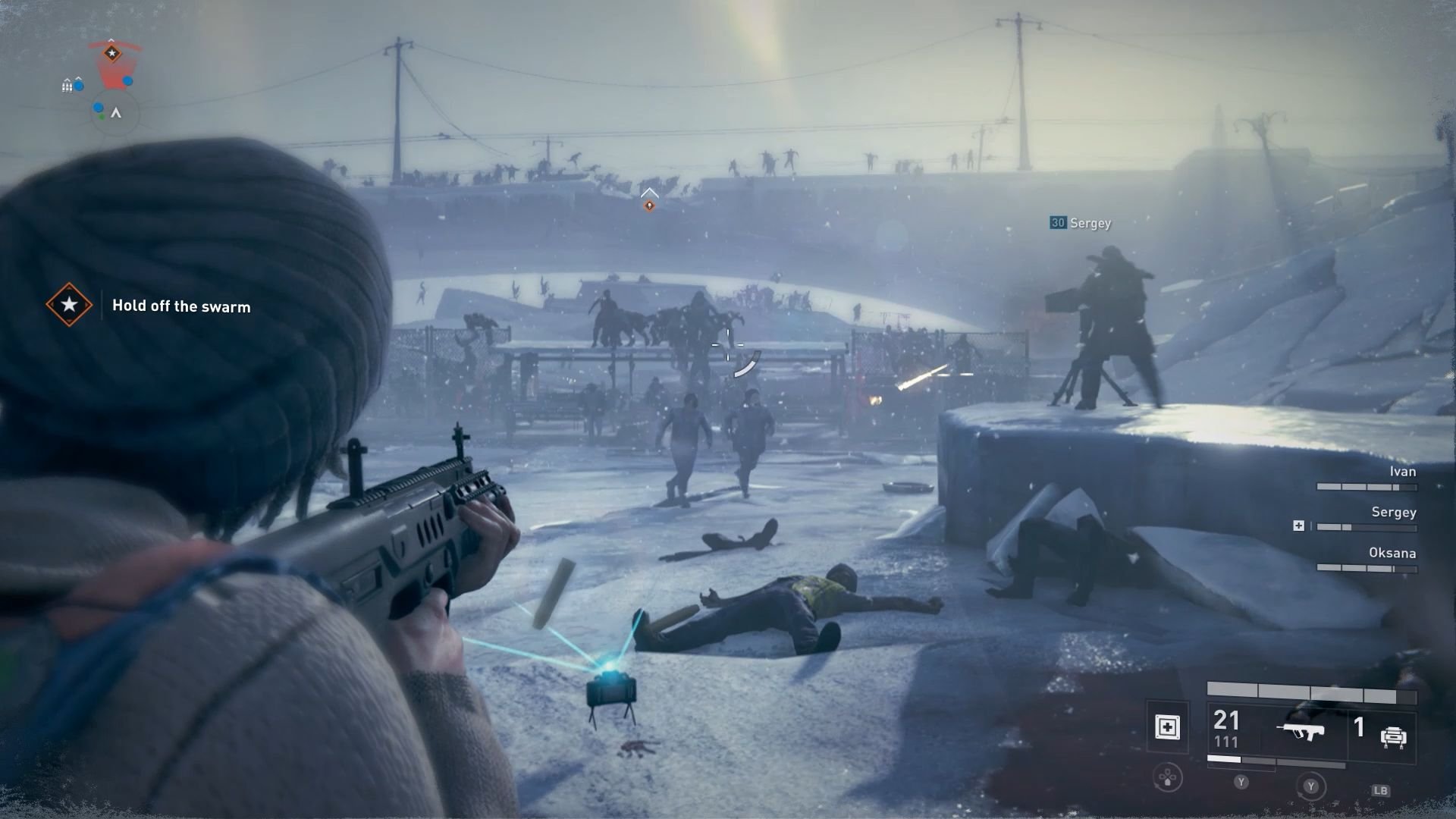Select the medkit slot icon
The height and width of the screenshot is (819, 1456).
coord(1169,726)
